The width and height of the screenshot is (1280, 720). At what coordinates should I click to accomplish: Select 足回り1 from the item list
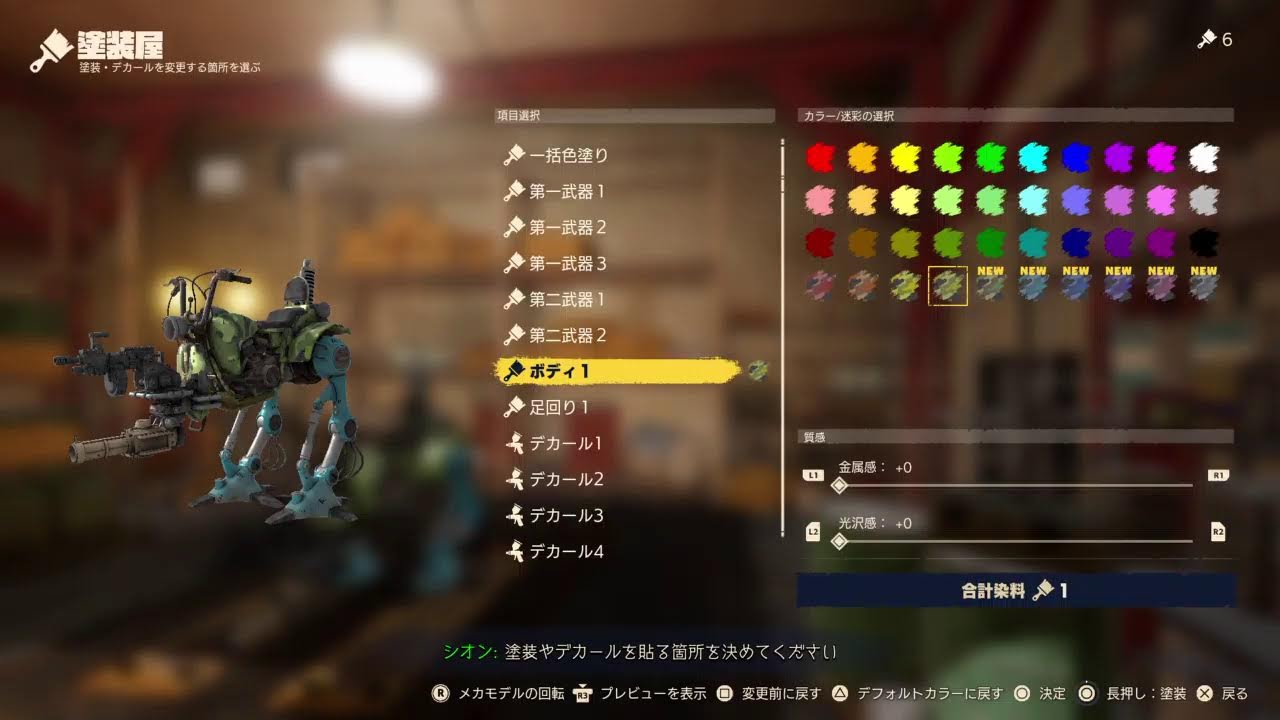click(560, 407)
